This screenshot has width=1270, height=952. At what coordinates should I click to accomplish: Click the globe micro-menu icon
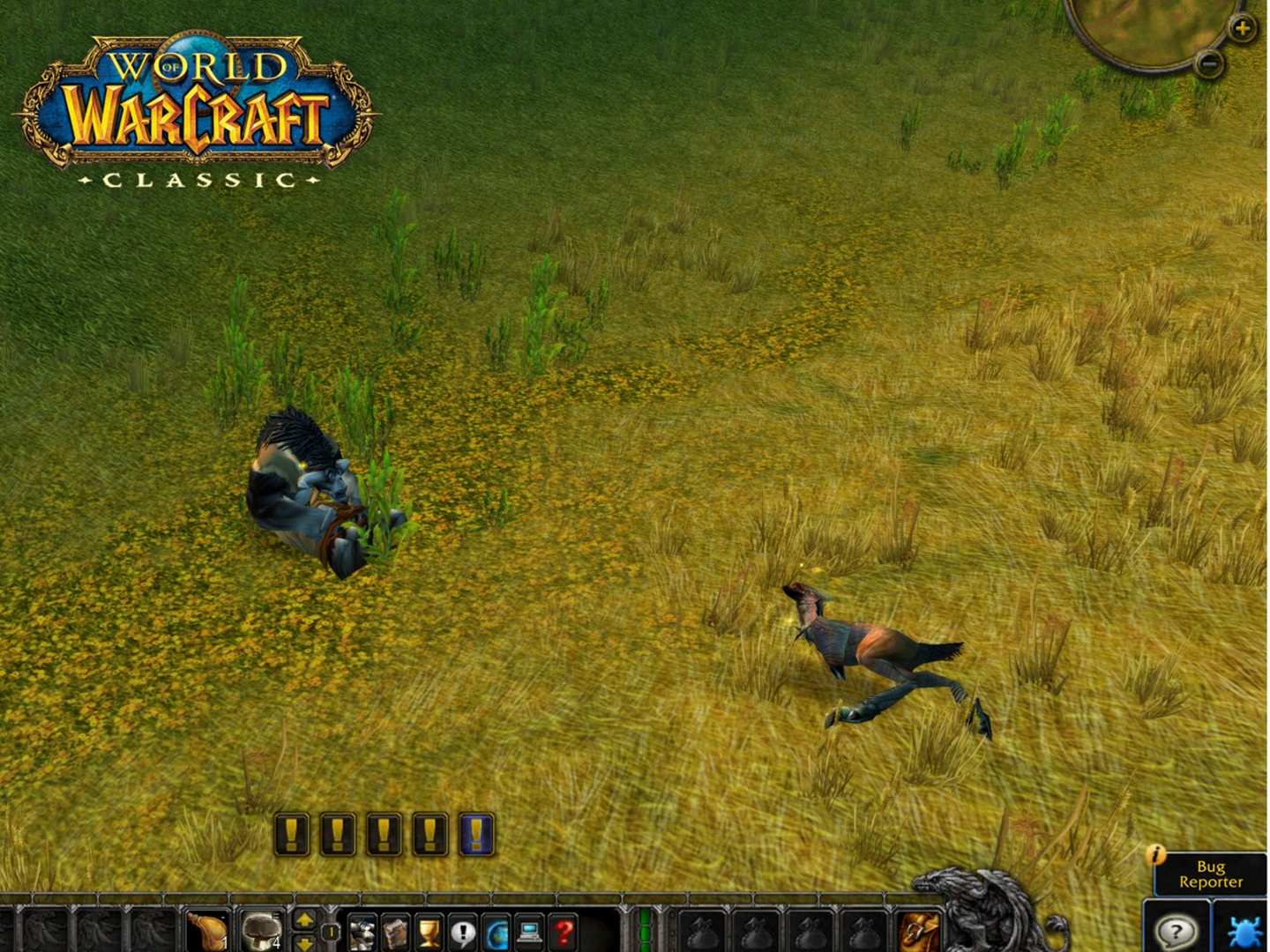click(x=497, y=931)
